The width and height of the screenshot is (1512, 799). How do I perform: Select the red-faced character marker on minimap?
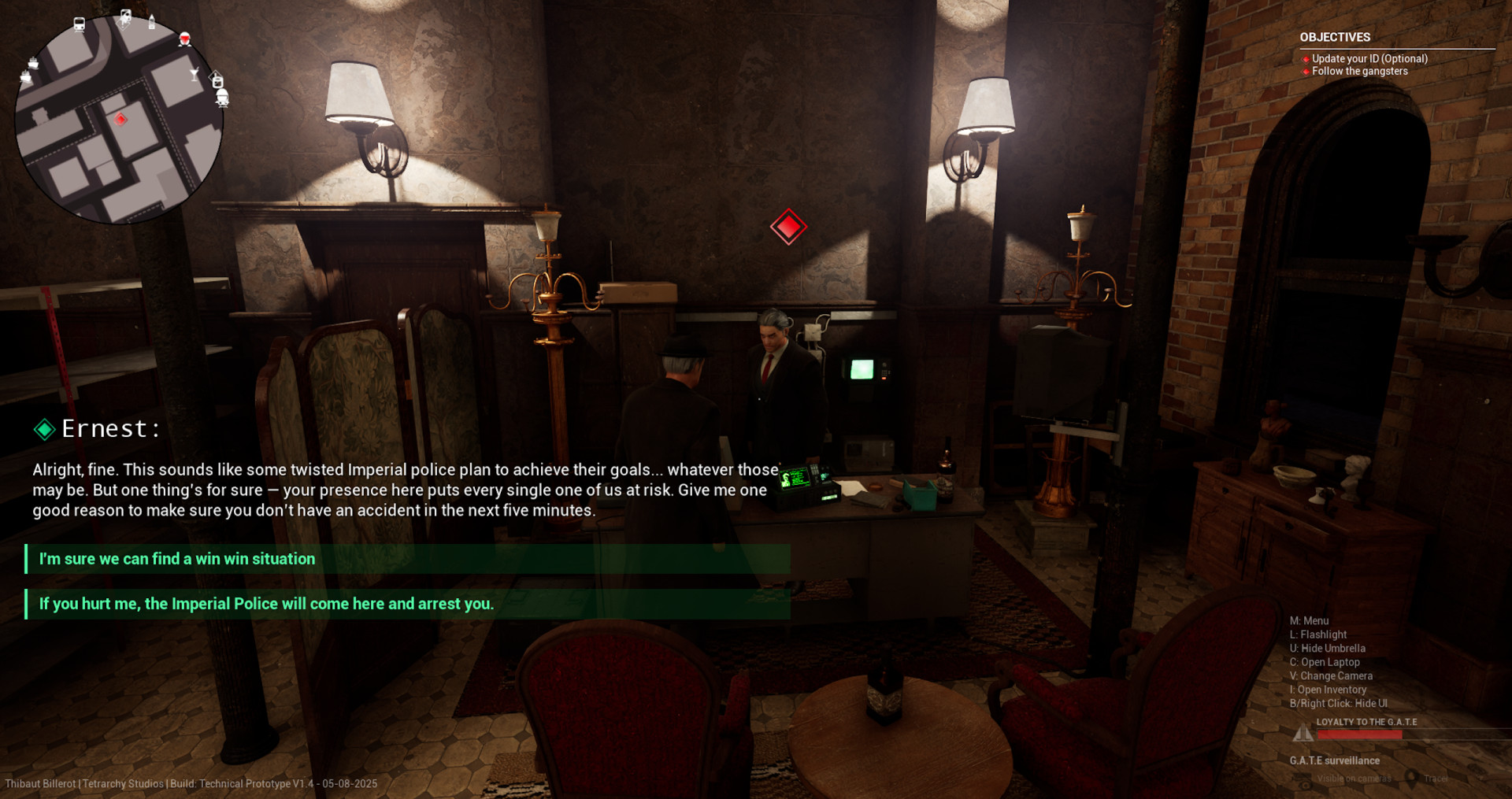point(184,39)
